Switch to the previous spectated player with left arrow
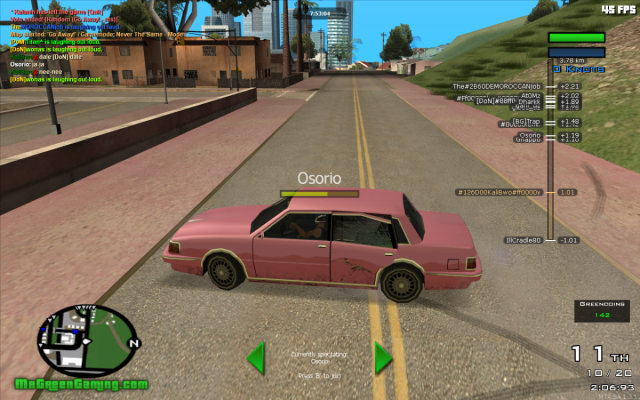Screen dimensions: 640x400 coord(256,357)
